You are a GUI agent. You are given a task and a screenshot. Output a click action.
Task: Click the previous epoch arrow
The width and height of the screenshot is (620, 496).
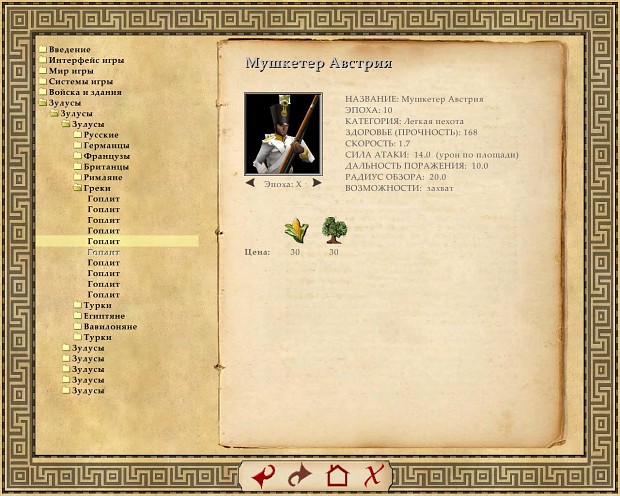click(251, 183)
